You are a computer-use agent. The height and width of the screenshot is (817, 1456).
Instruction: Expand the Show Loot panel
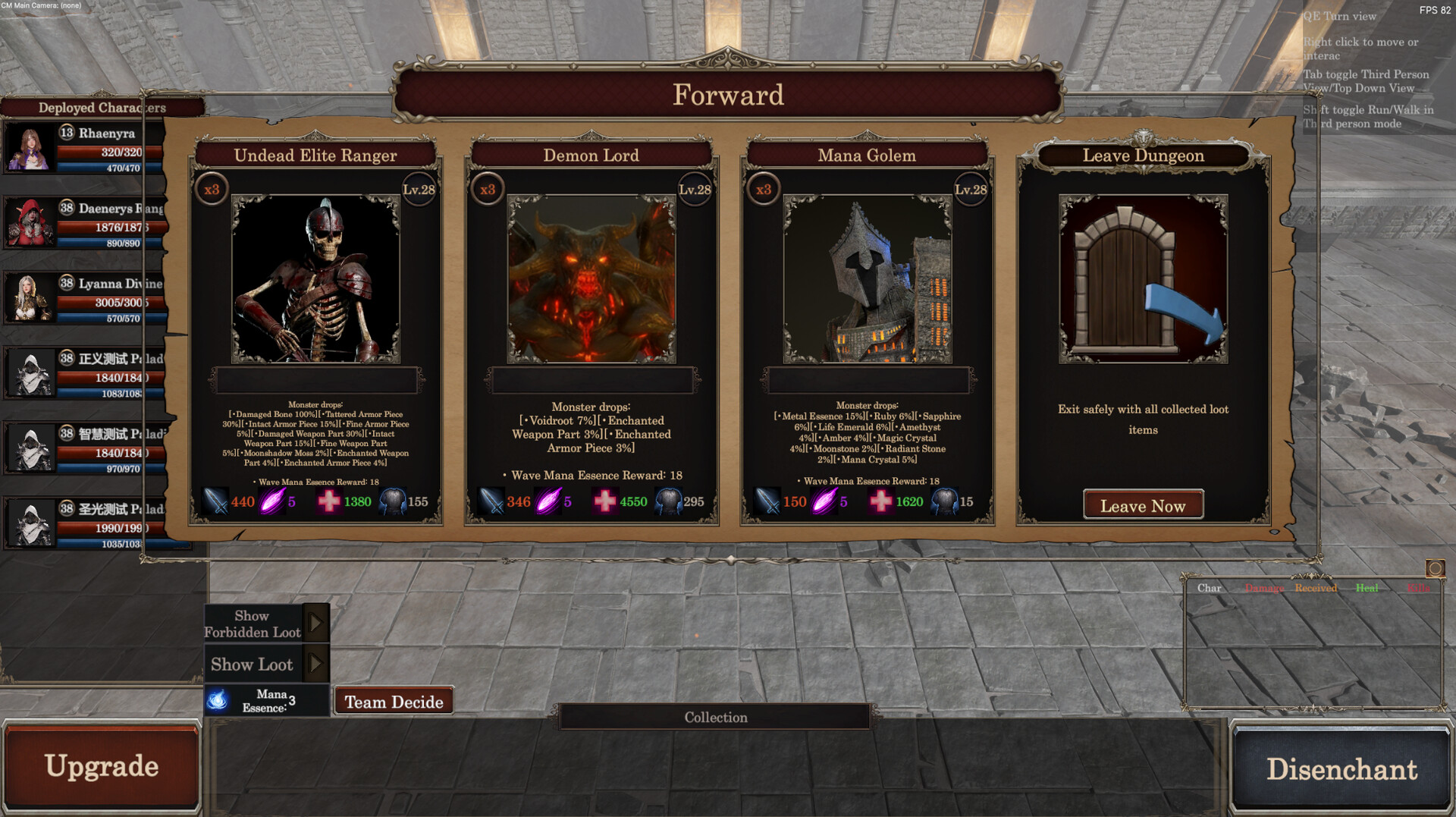tap(315, 664)
